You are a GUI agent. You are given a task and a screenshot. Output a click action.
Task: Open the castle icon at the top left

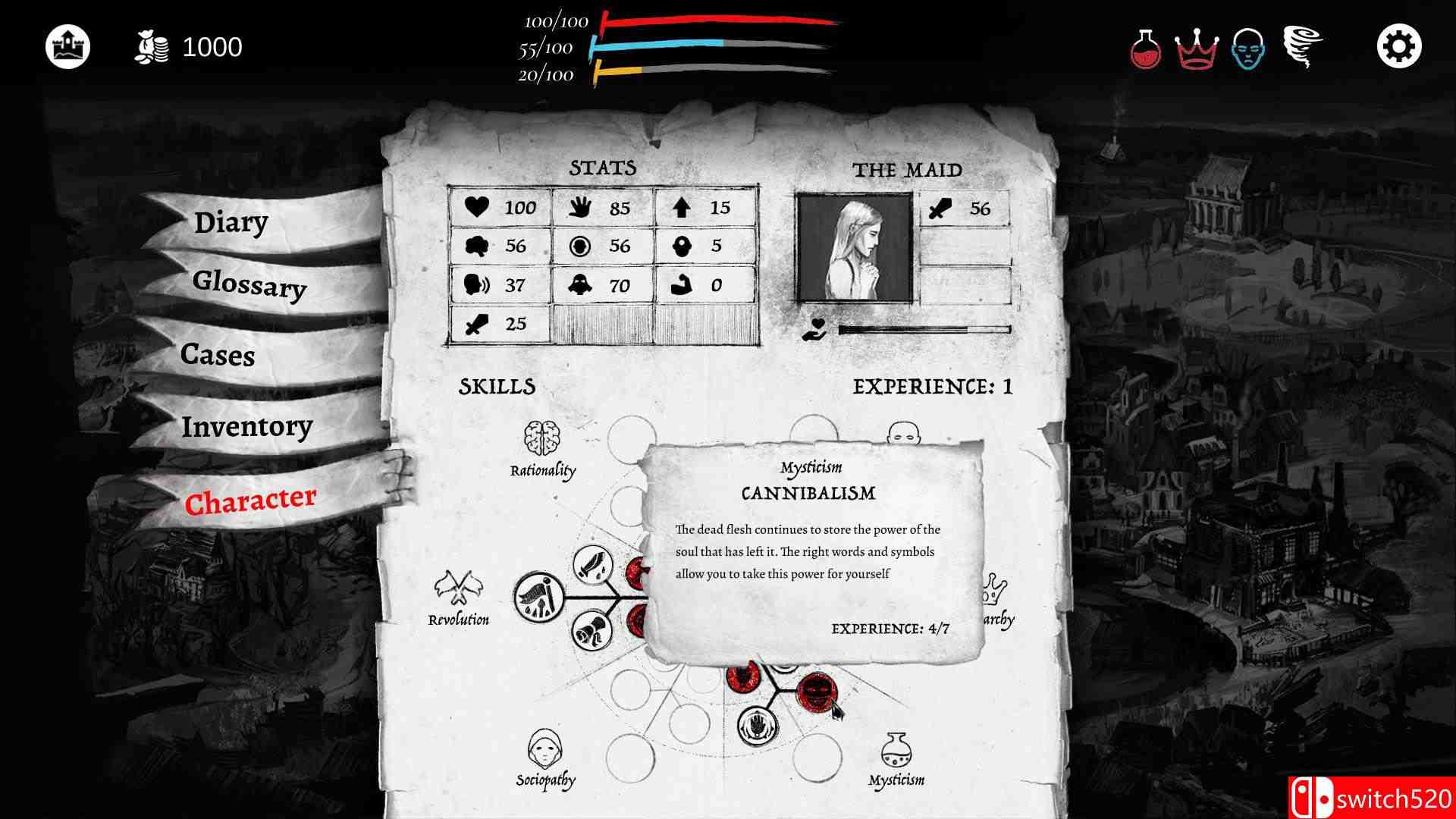tap(69, 45)
